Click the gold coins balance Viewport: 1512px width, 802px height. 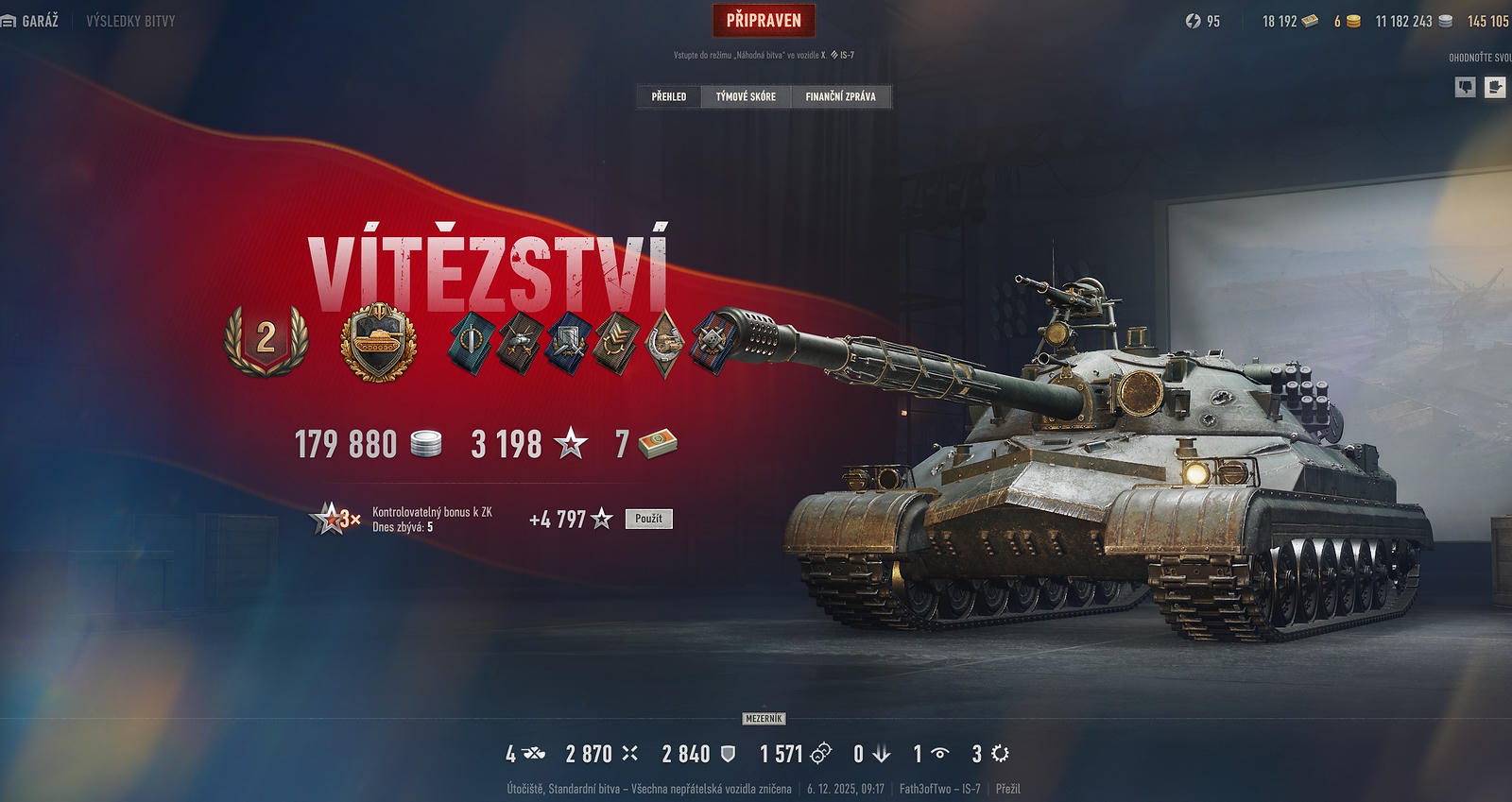click(1347, 21)
